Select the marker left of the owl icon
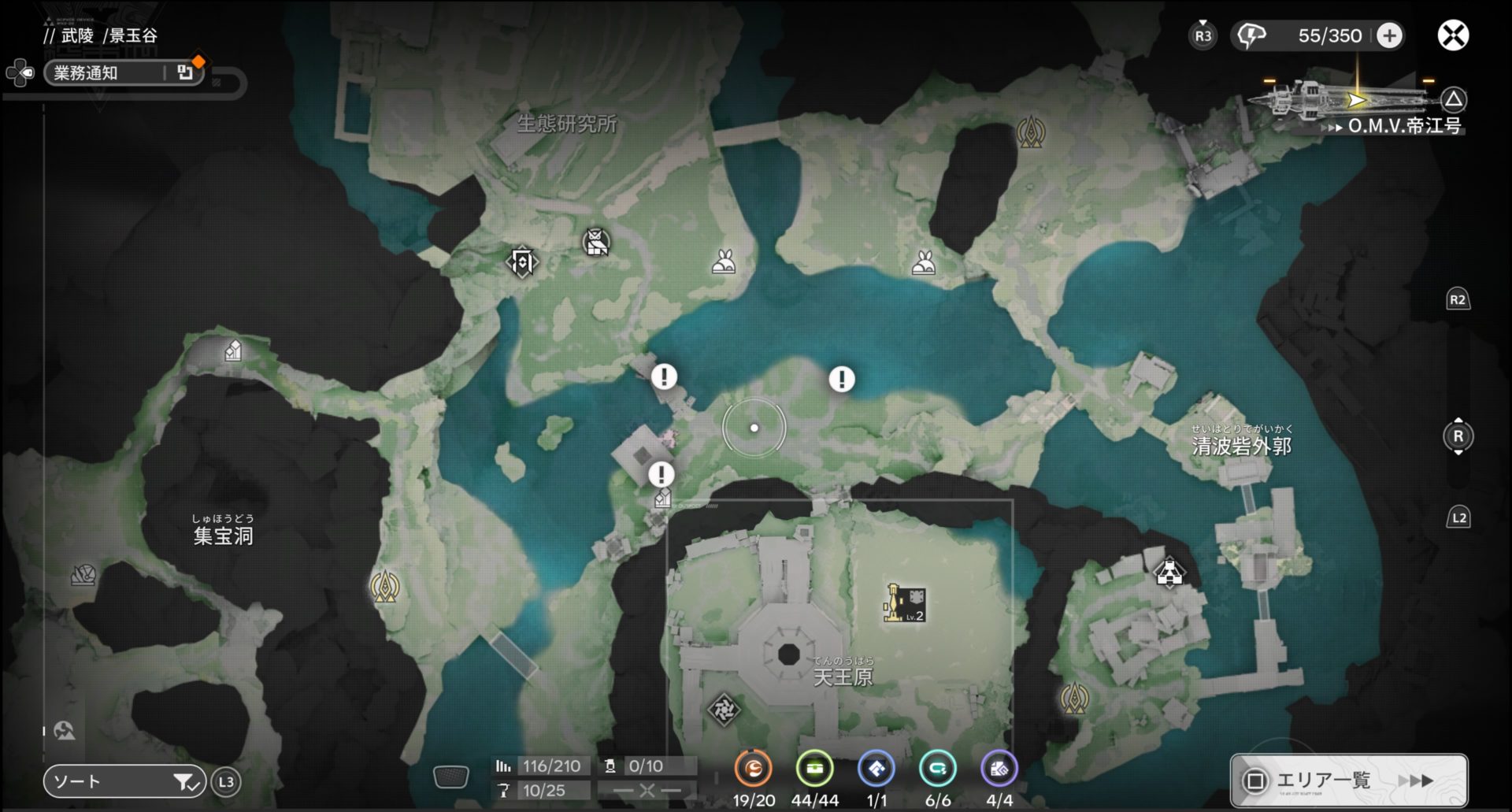Image resolution: width=1512 pixels, height=812 pixels. click(521, 261)
